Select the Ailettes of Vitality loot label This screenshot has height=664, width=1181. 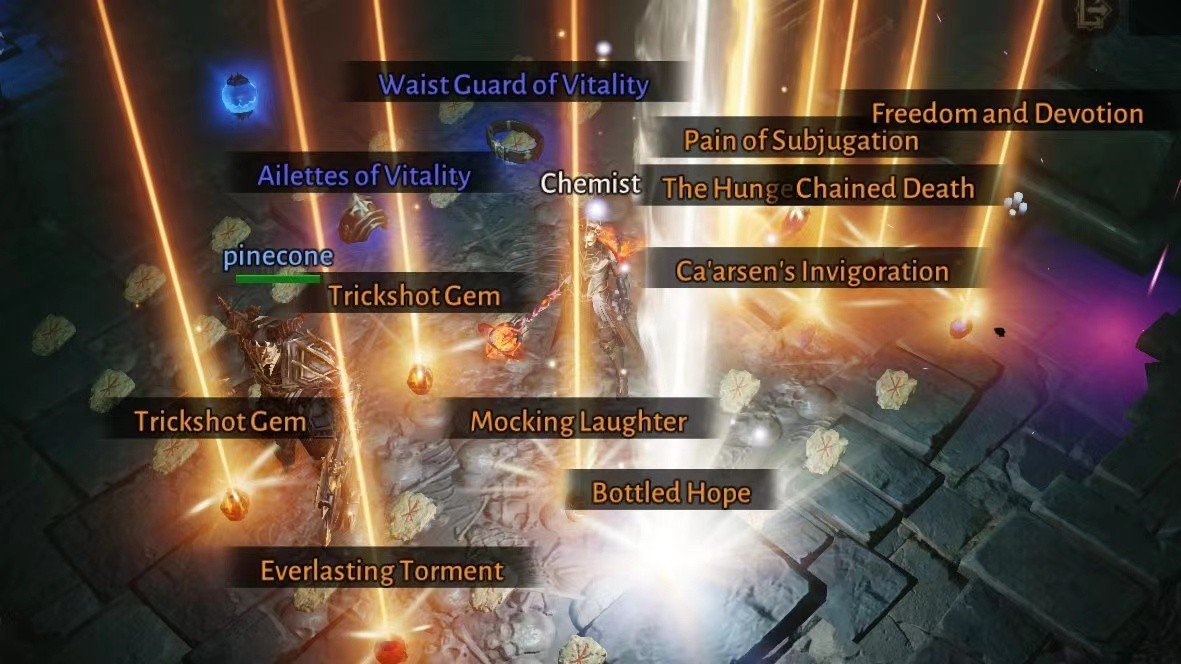(x=363, y=176)
